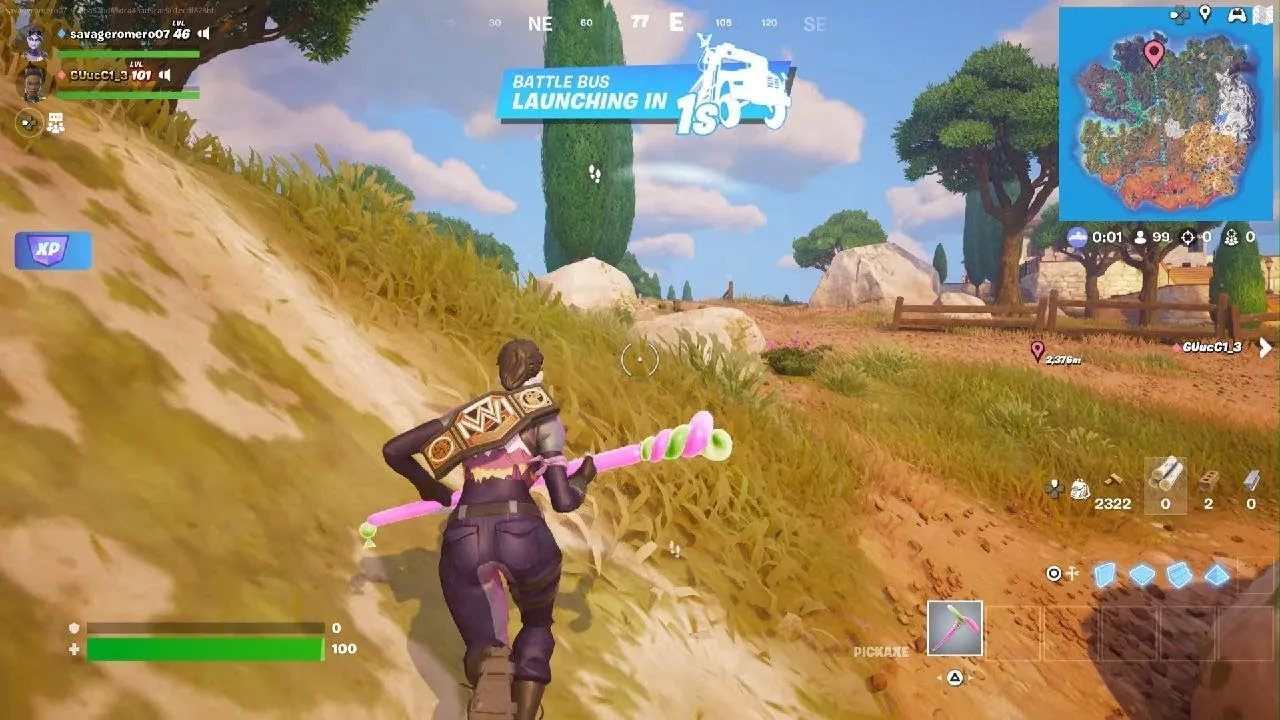Select the floor build piece icon
Viewport: 1280px width, 720px height.
tap(1141, 575)
